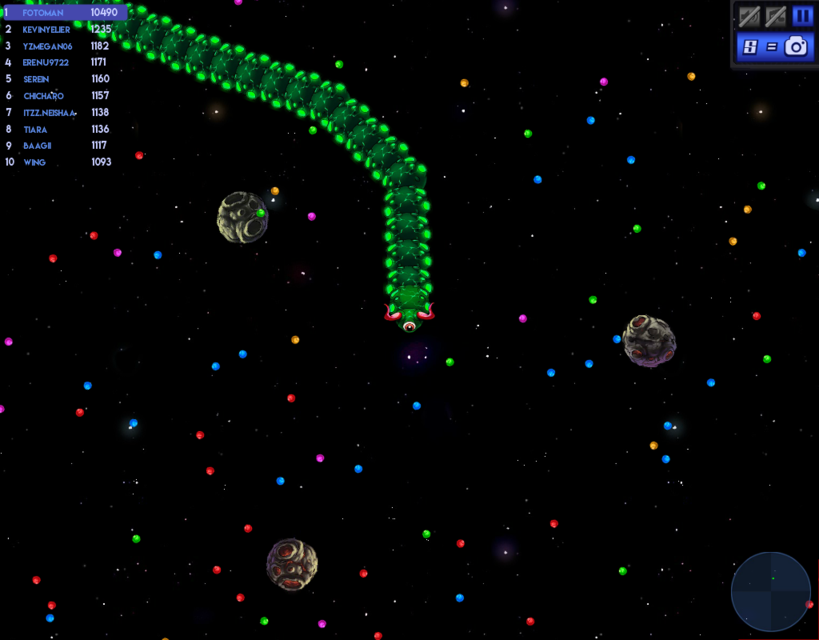Click the ITZZ.NEISHAA ranking entry
The width and height of the screenshot is (819, 640).
point(60,113)
